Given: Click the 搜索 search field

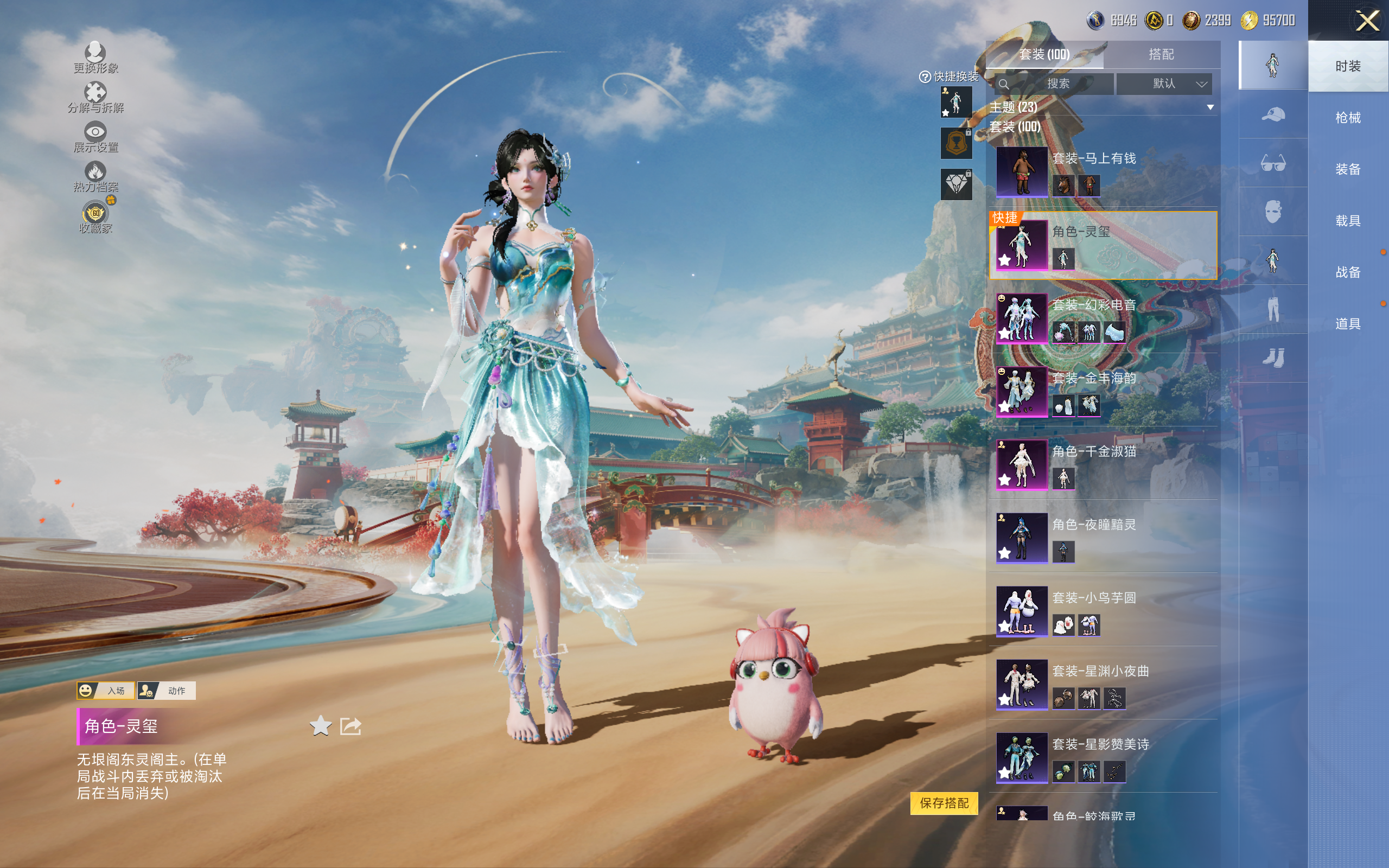Looking at the screenshot, I should tap(1057, 84).
